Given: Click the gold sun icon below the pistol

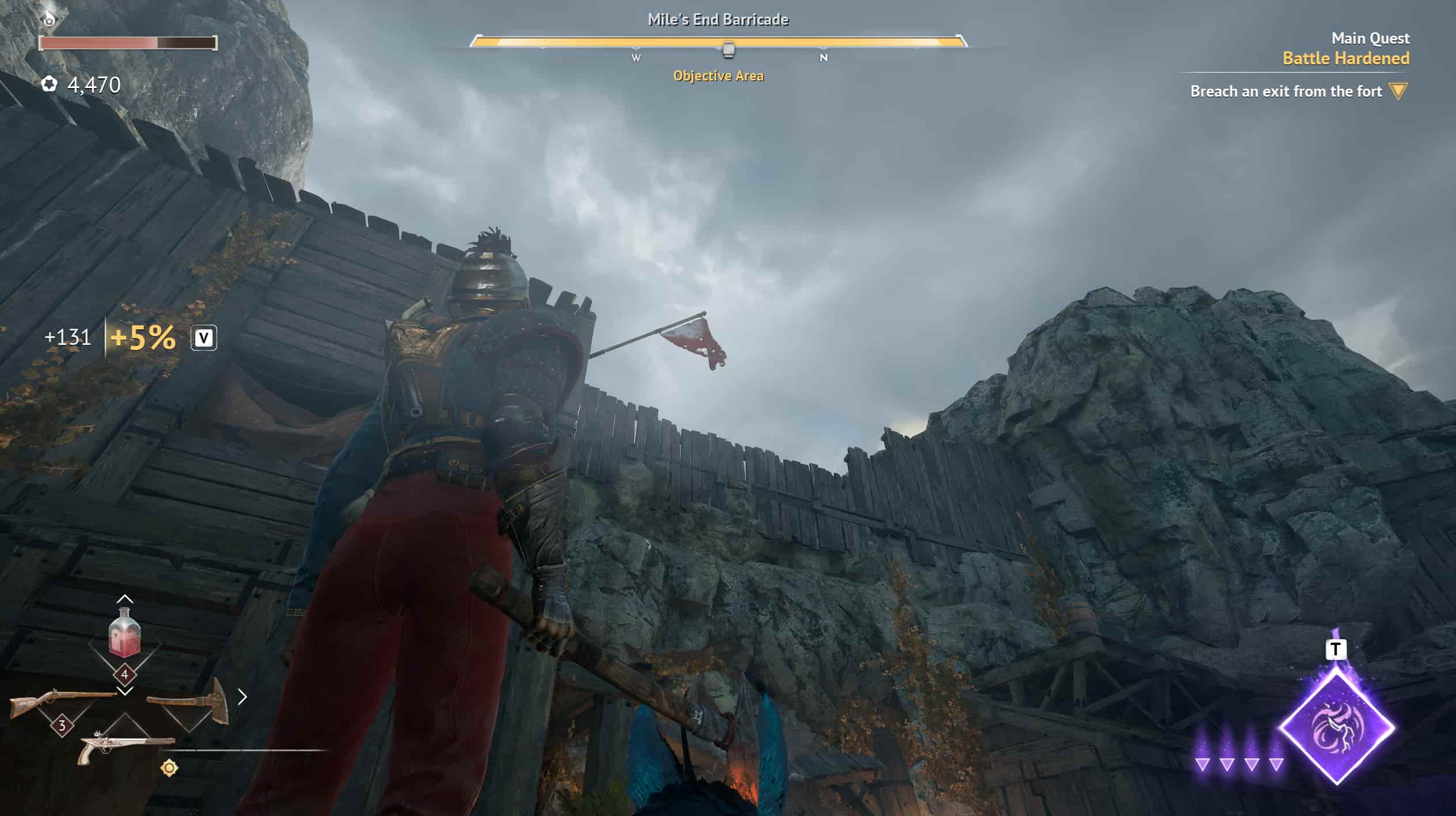Looking at the screenshot, I should (169, 768).
